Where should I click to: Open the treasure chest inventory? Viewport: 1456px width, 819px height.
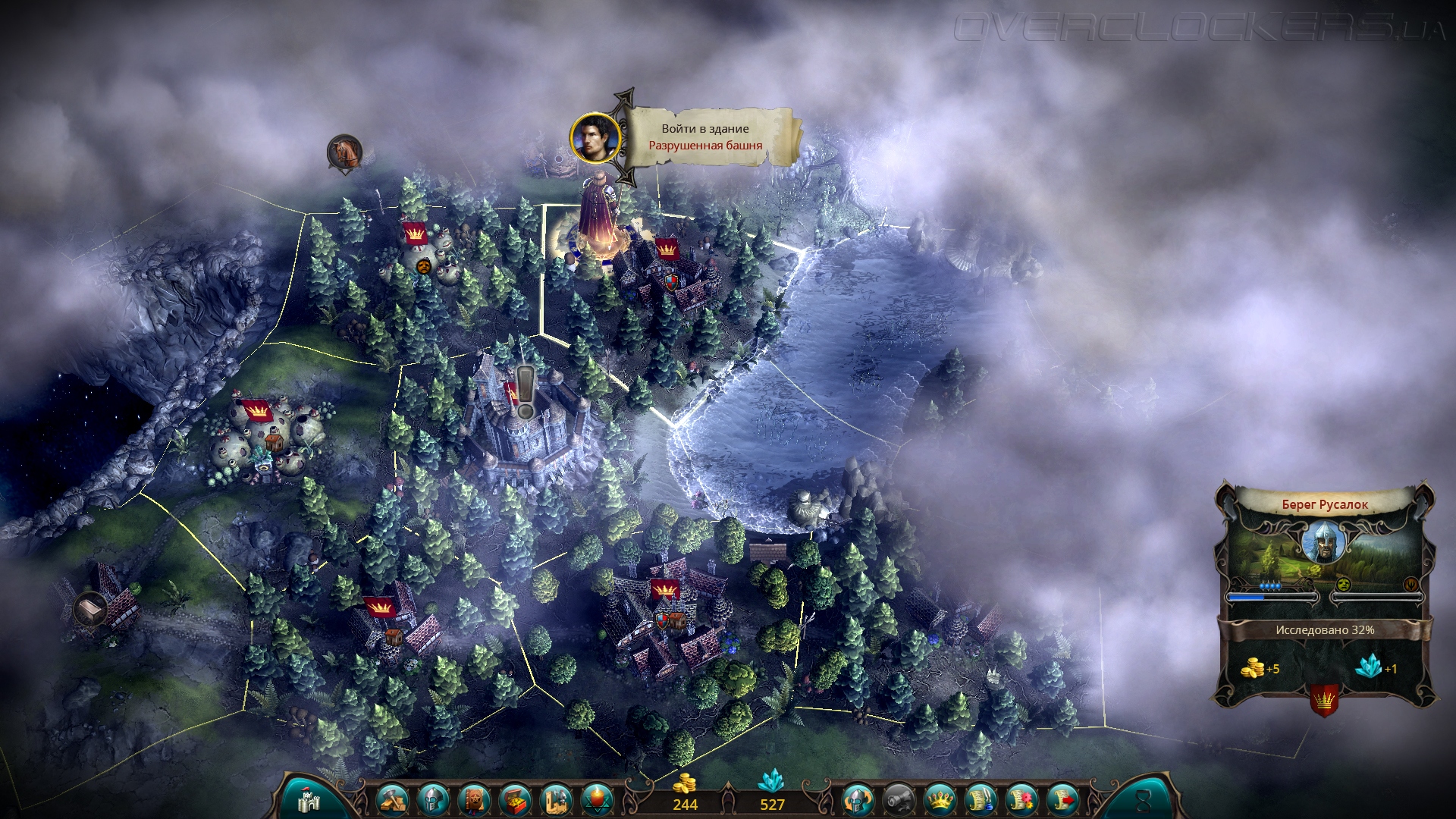coord(516,800)
